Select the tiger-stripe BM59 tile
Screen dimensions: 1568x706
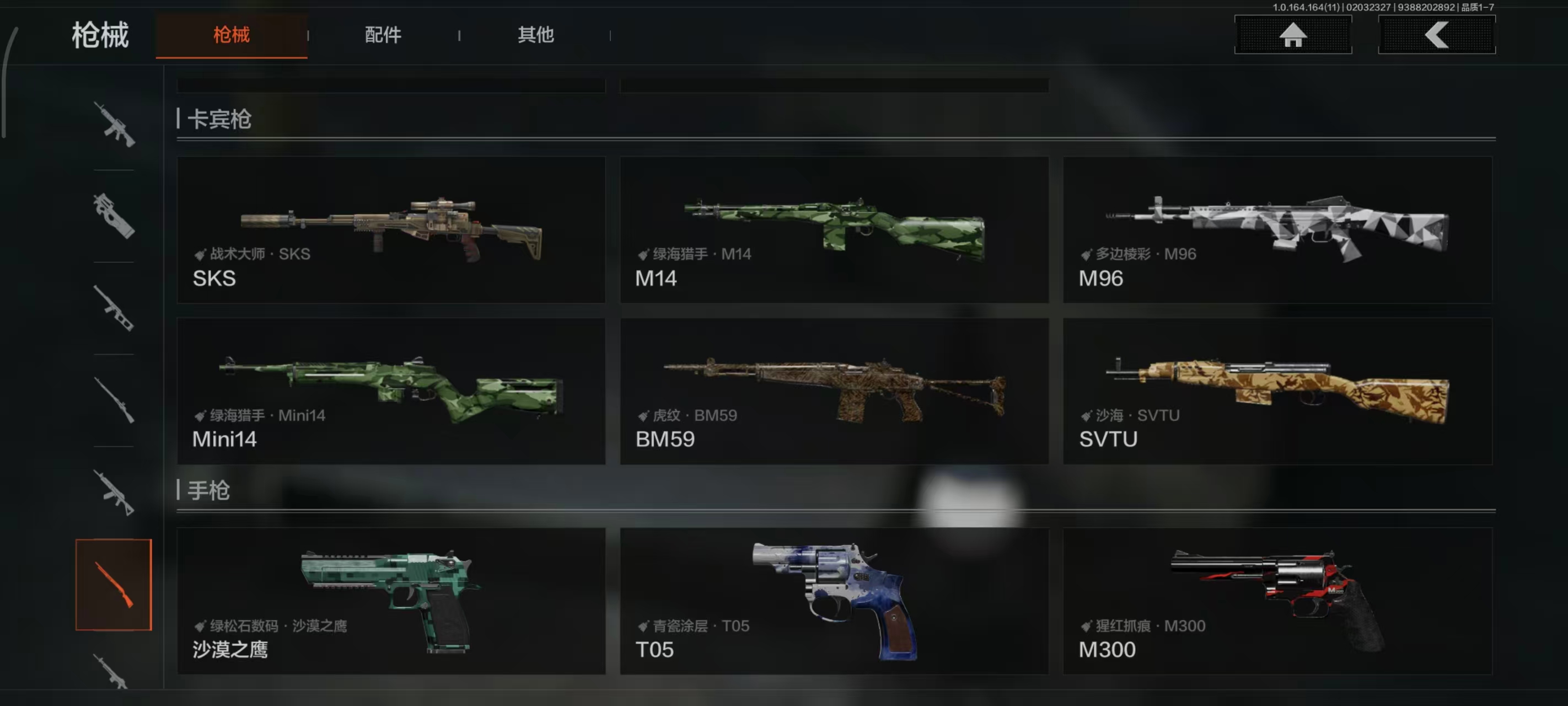pos(834,391)
